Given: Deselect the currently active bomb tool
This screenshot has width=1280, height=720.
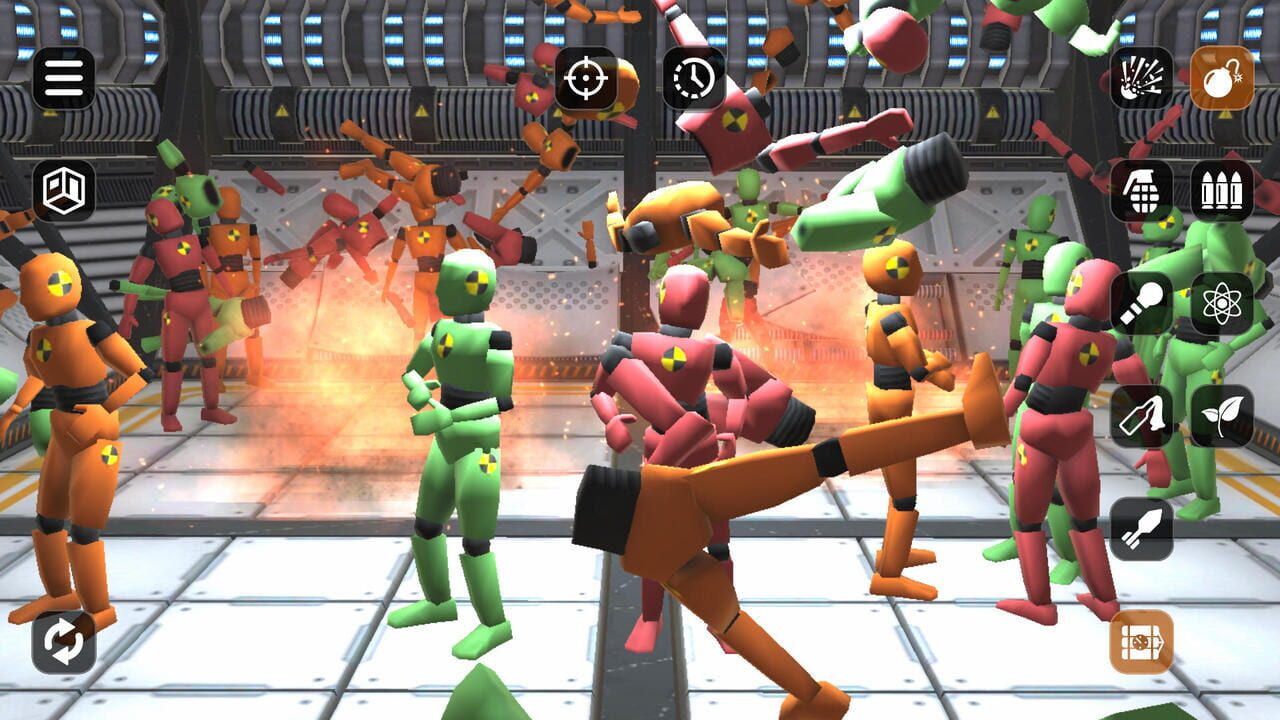Looking at the screenshot, I should point(1222,78).
